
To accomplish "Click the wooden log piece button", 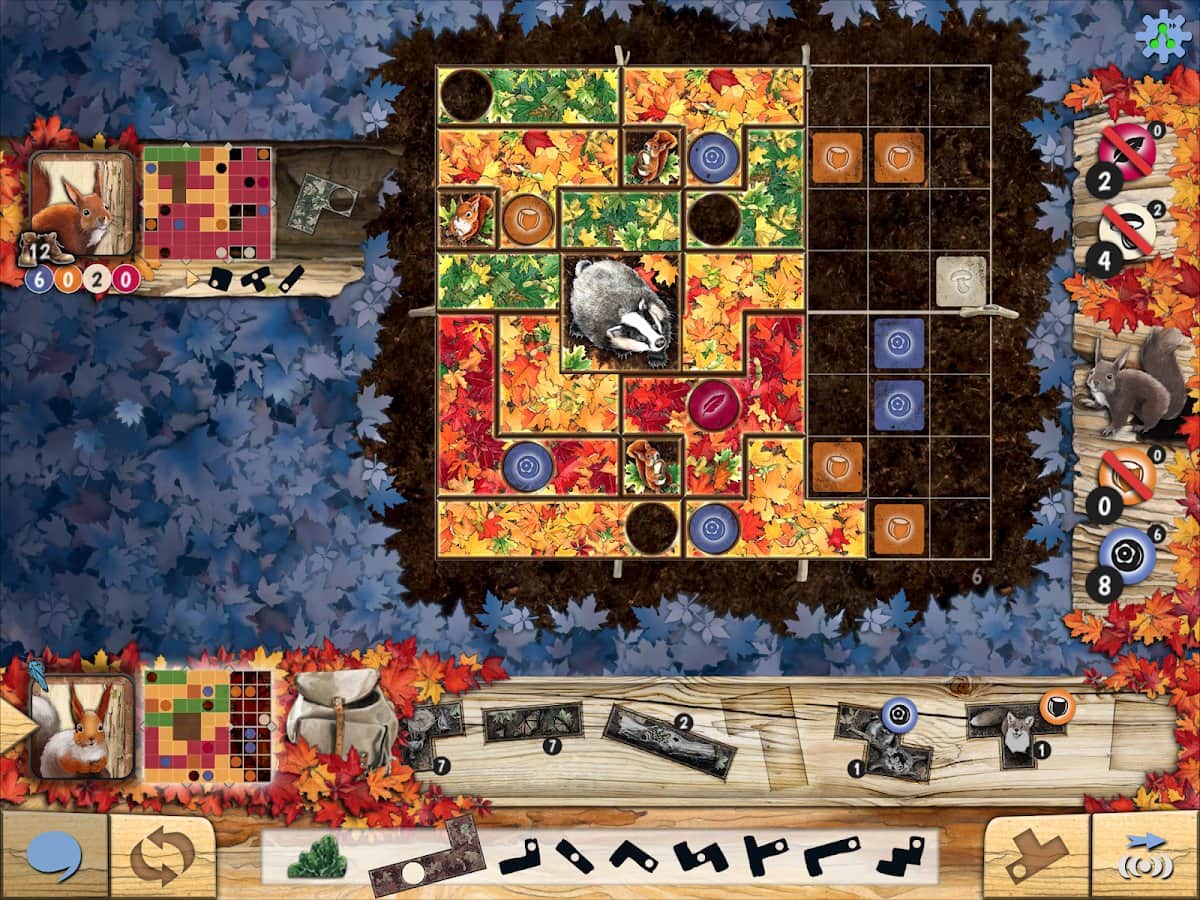I will [1037, 856].
